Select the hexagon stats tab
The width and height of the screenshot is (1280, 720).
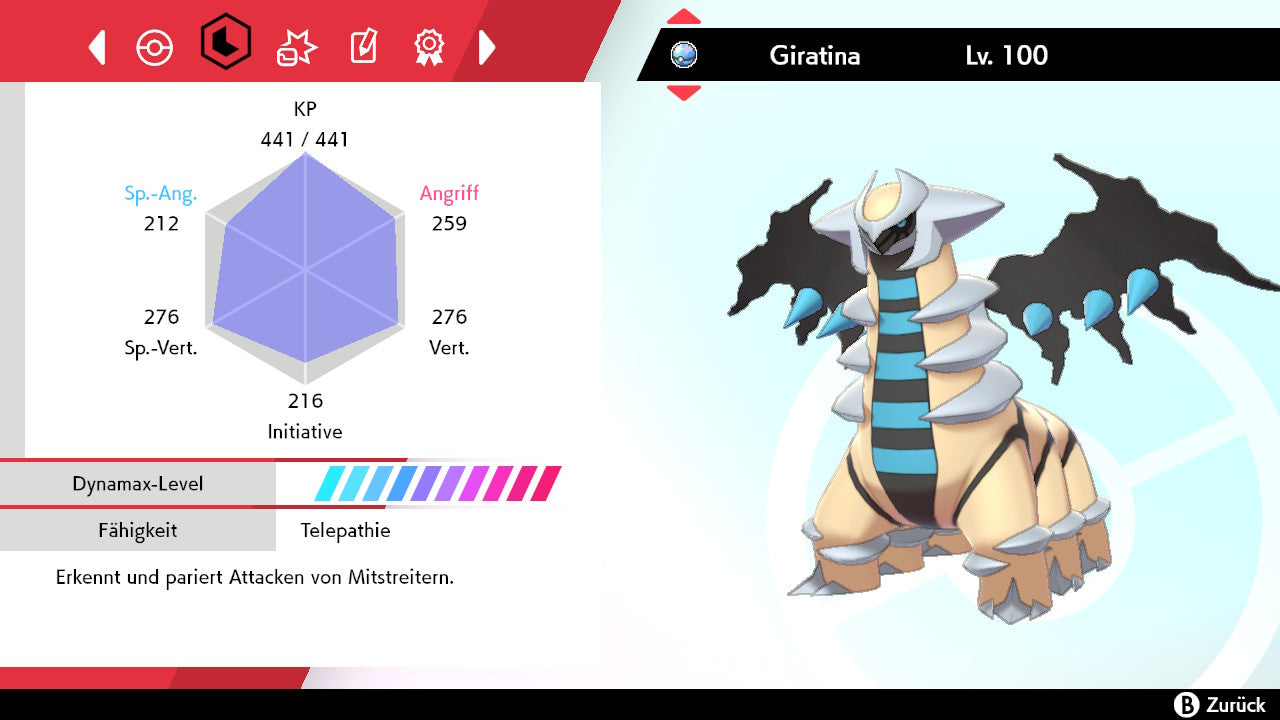click(x=225, y=42)
